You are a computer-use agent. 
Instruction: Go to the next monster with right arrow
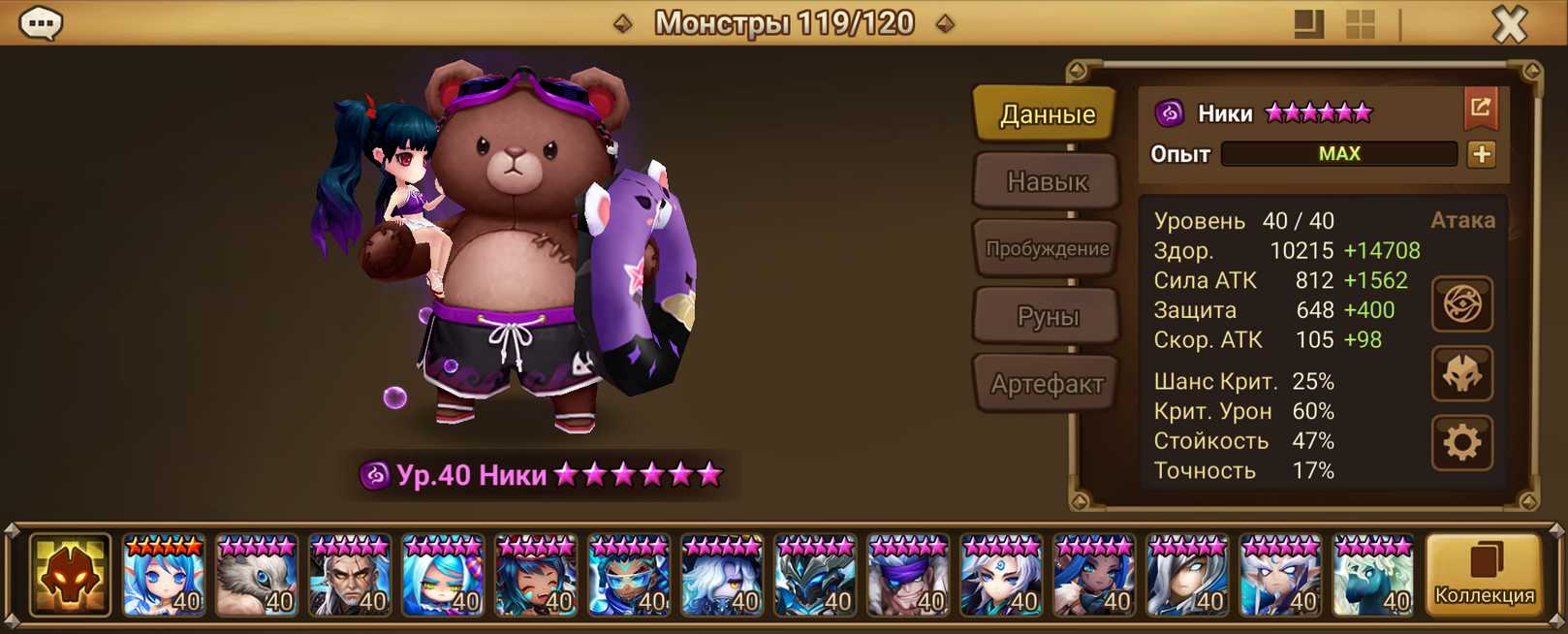pyautogui.click(x=945, y=23)
